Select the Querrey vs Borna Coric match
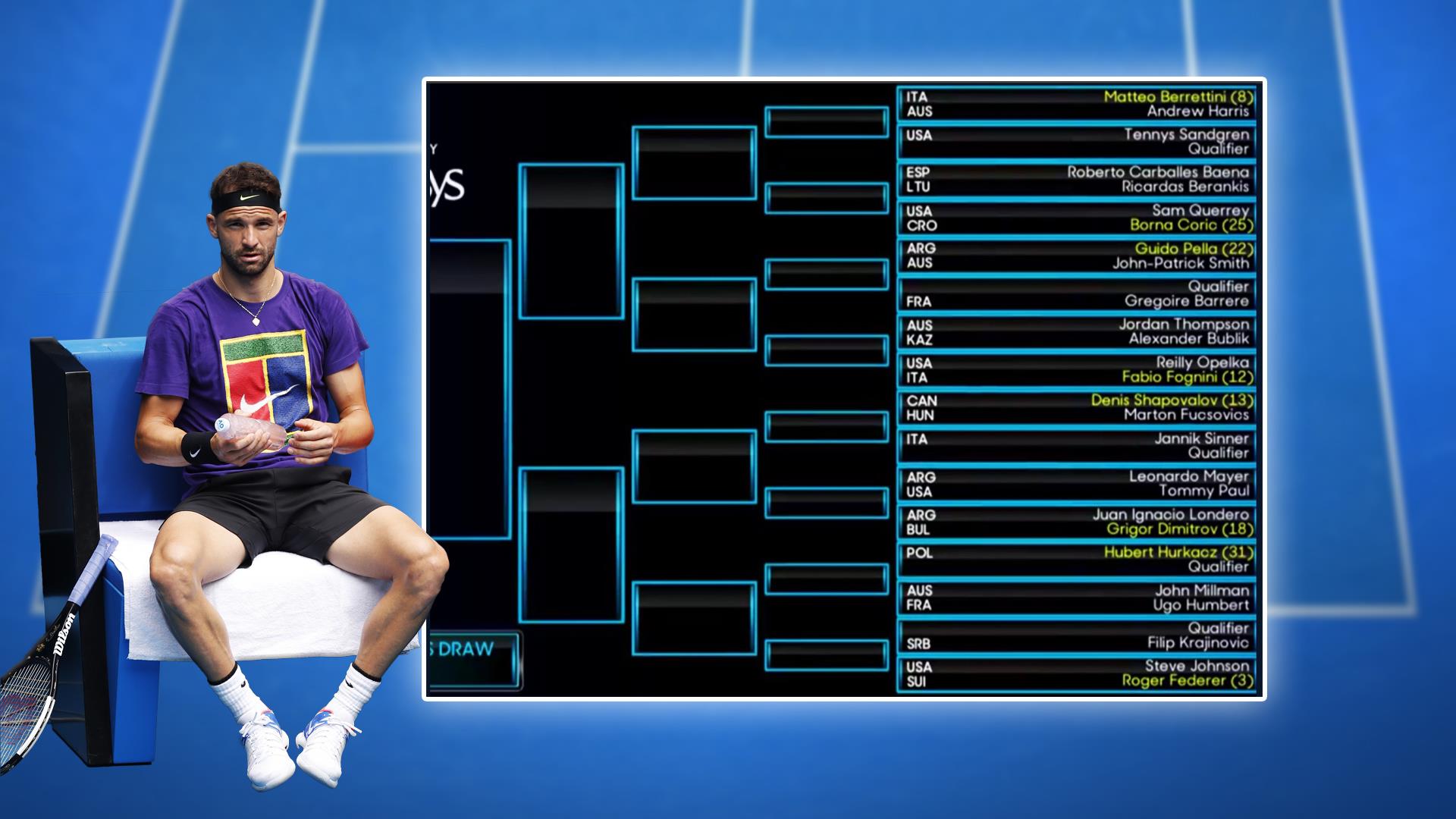This screenshot has height=819, width=1456. (1076, 218)
